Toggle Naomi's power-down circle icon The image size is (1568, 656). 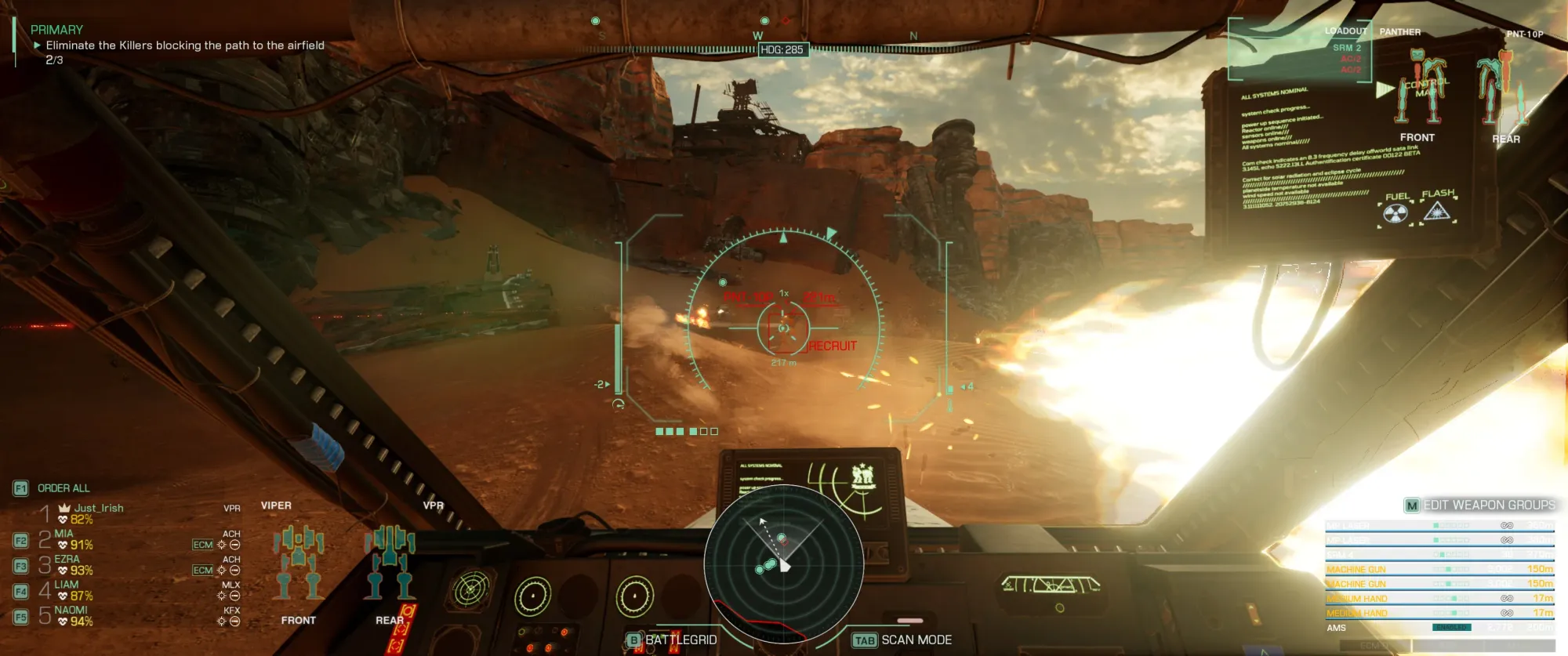pos(234,621)
